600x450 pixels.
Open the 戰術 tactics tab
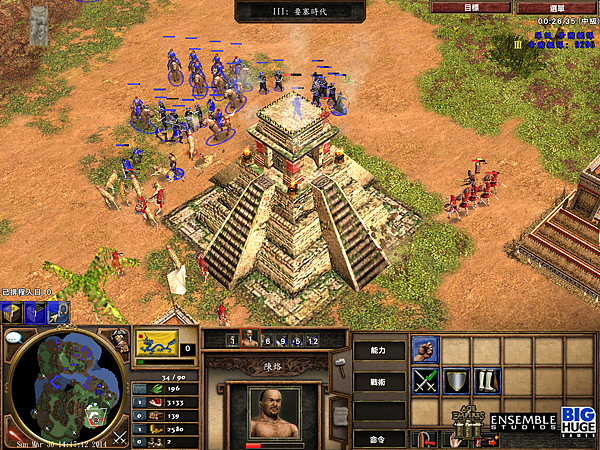[380, 381]
